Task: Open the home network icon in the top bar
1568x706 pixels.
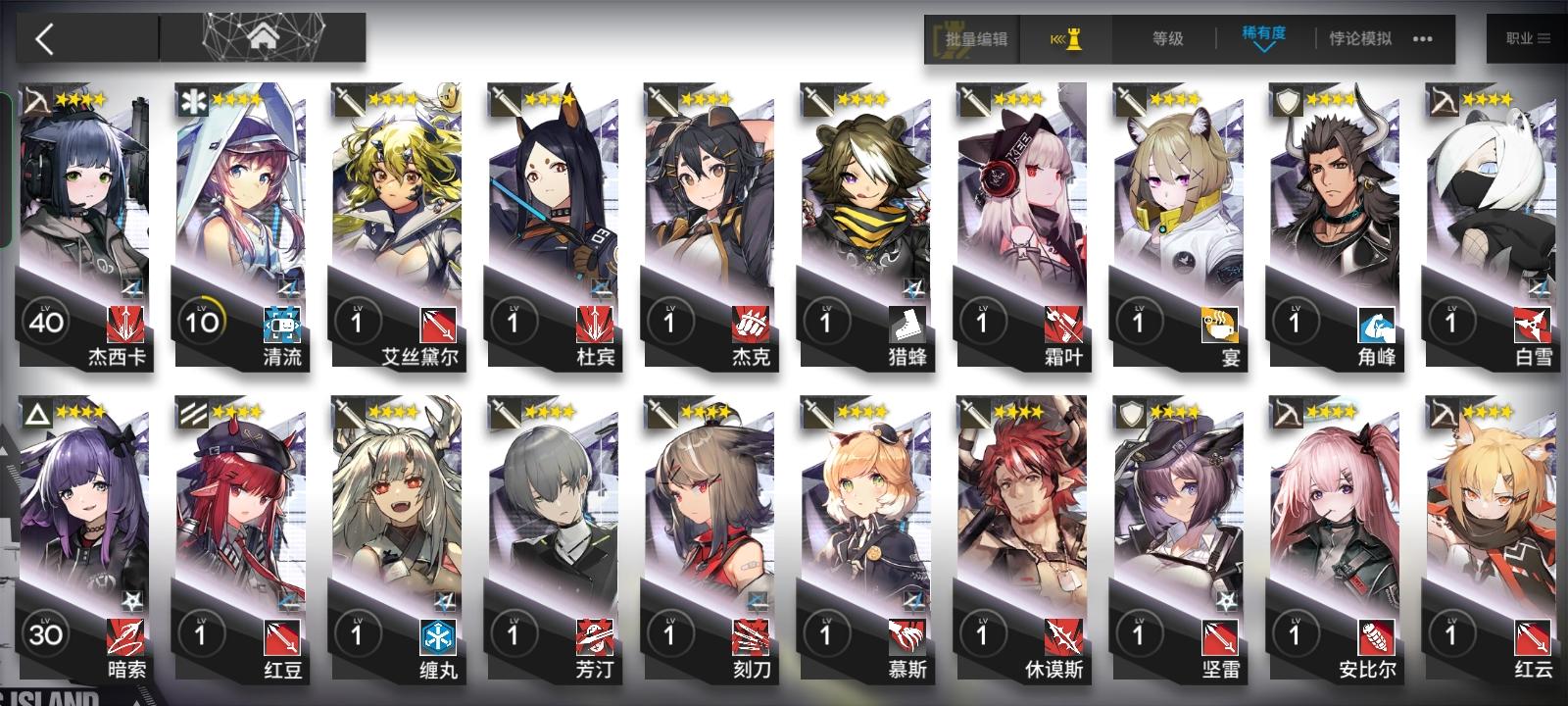Action: (264, 39)
